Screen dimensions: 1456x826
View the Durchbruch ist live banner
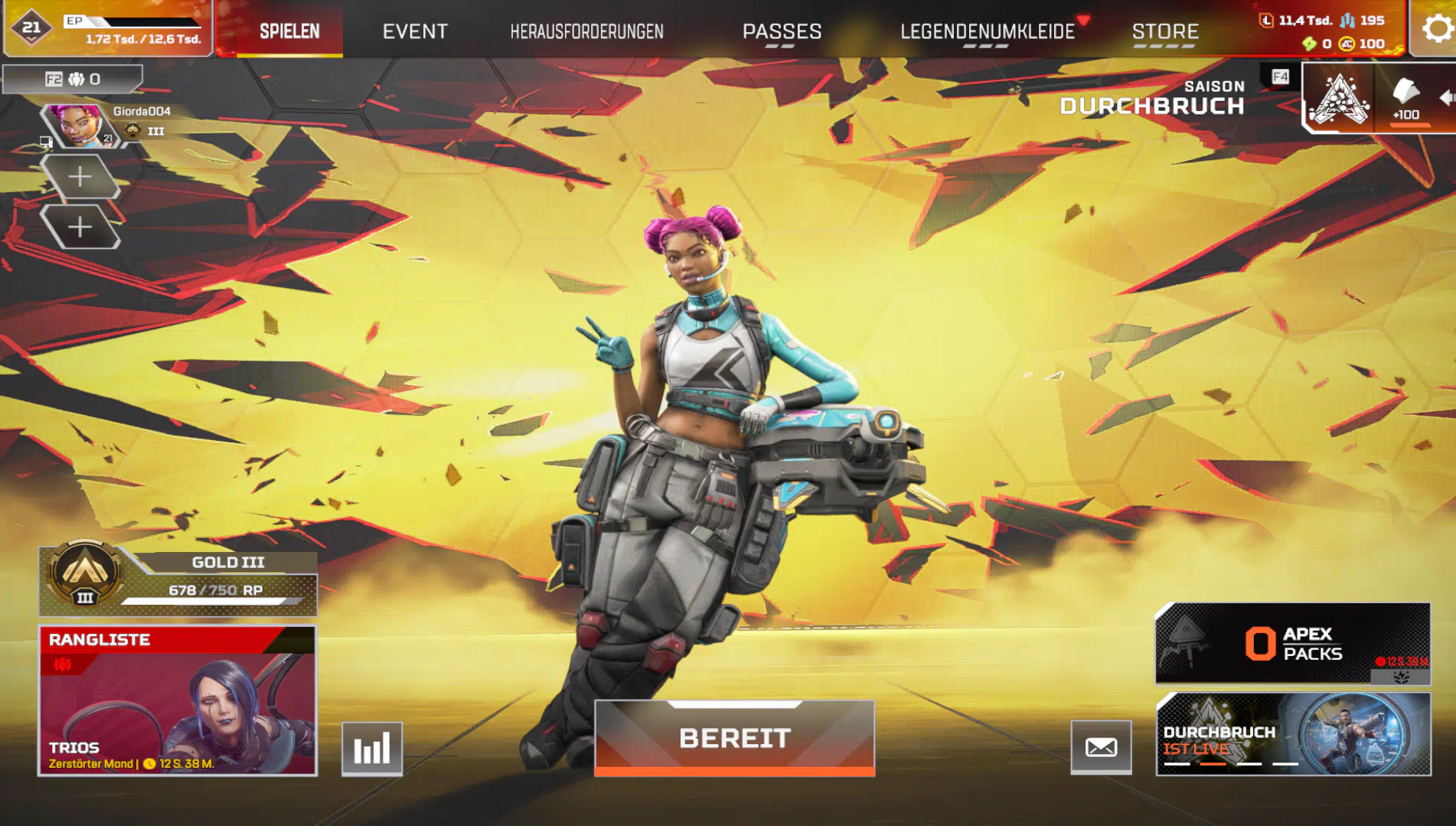[1293, 734]
